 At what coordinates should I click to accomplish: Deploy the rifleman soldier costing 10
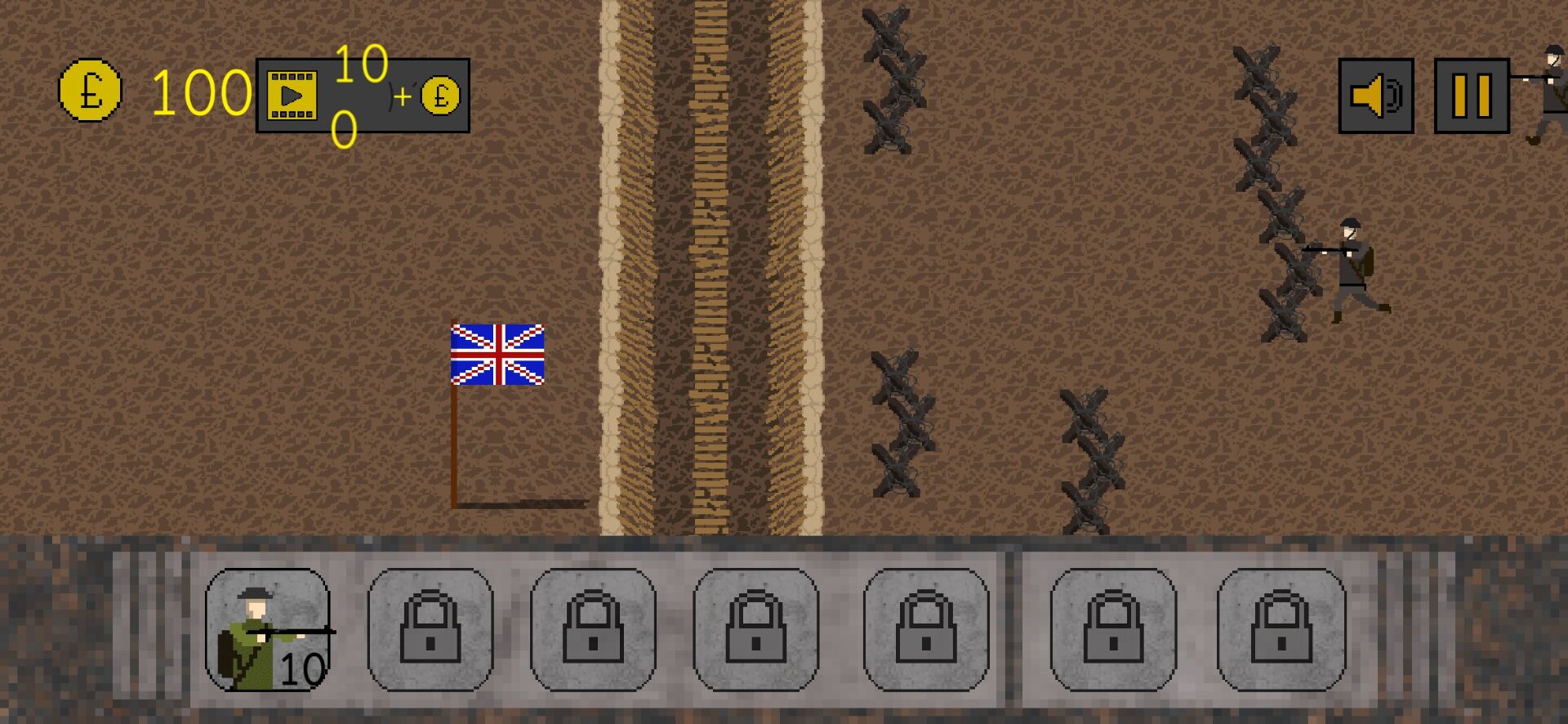(x=268, y=630)
